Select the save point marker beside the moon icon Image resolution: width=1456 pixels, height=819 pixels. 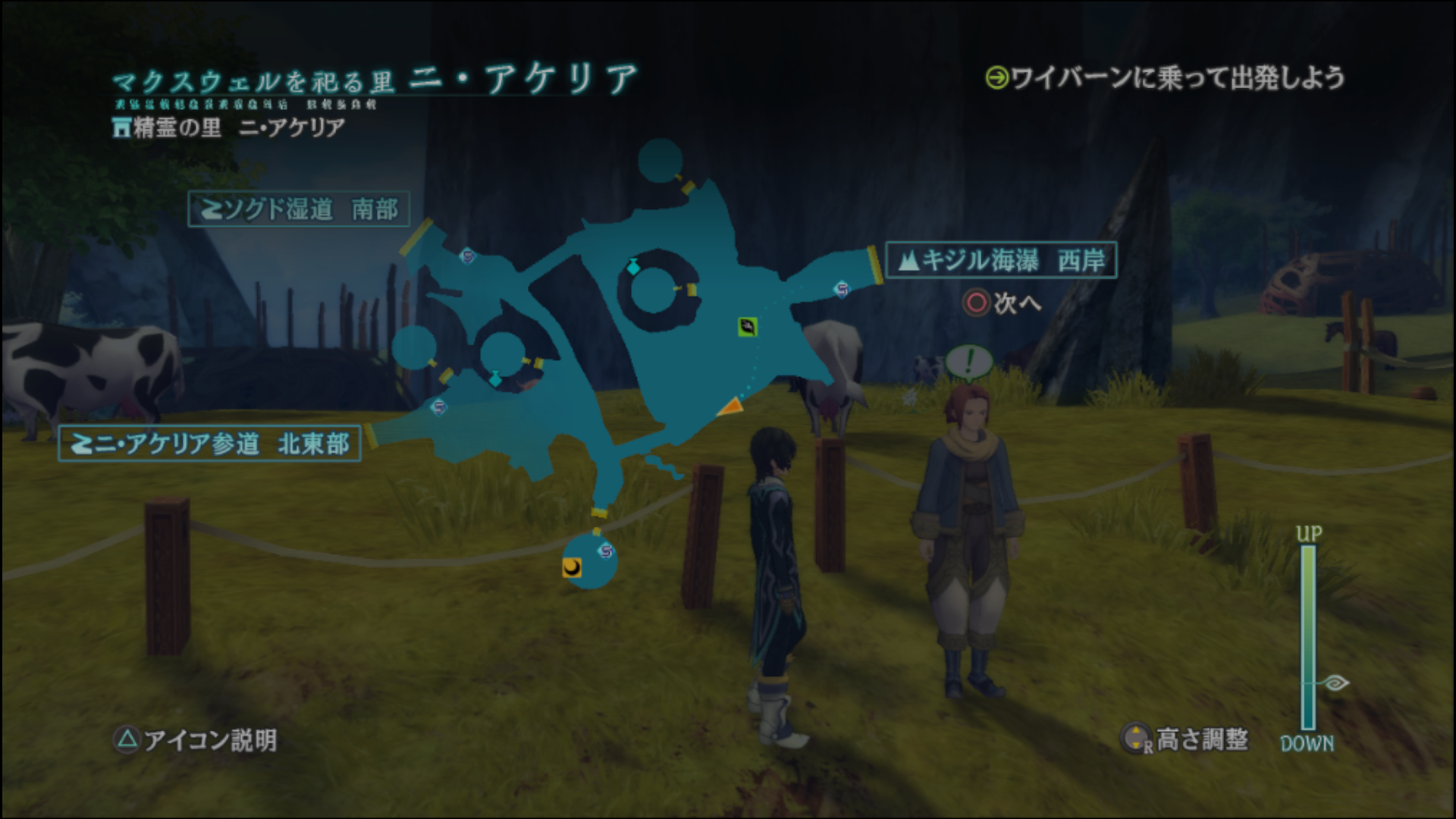[605, 551]
